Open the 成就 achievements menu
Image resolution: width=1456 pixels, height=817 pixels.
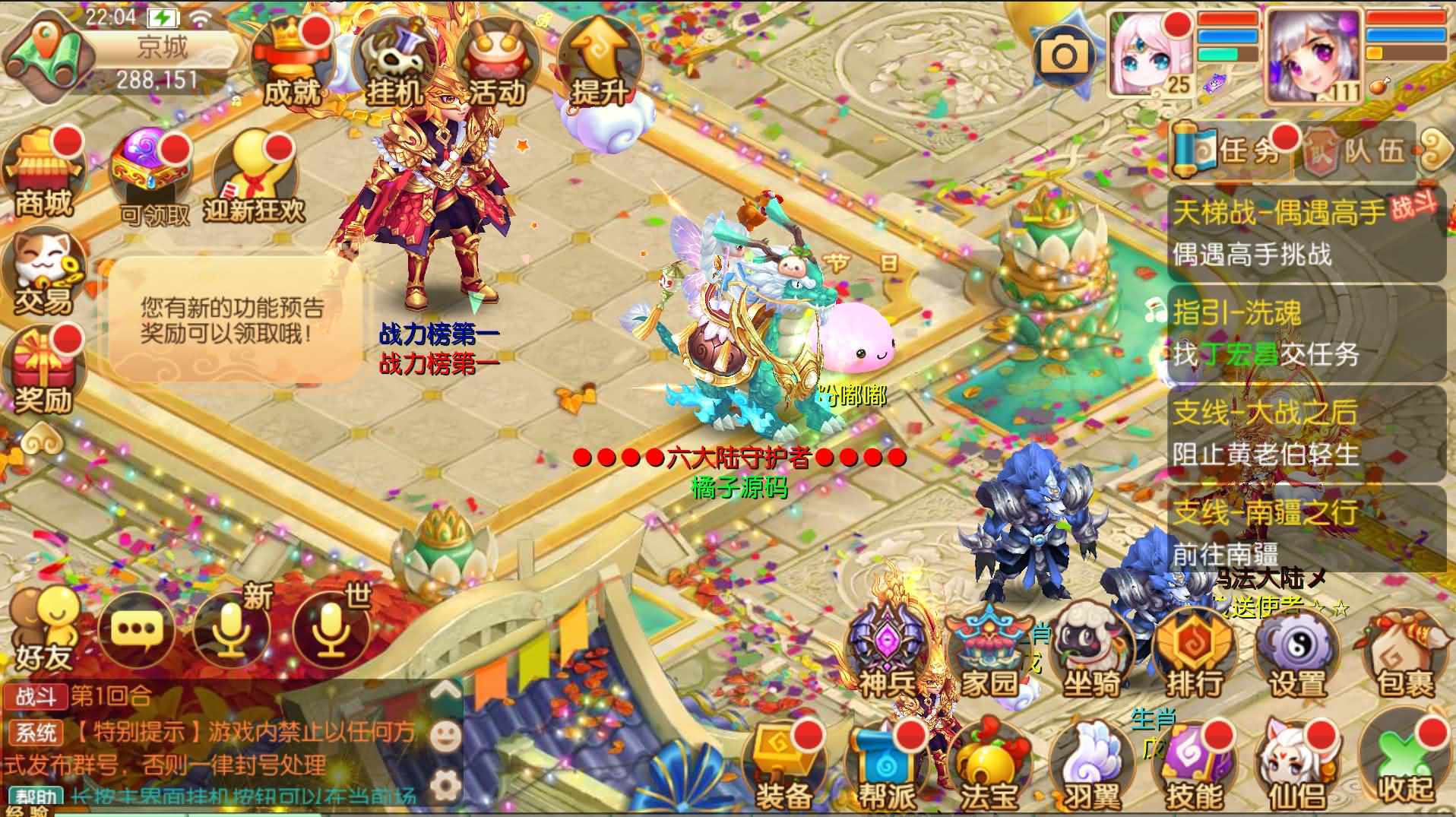click(x=291, y=65)
